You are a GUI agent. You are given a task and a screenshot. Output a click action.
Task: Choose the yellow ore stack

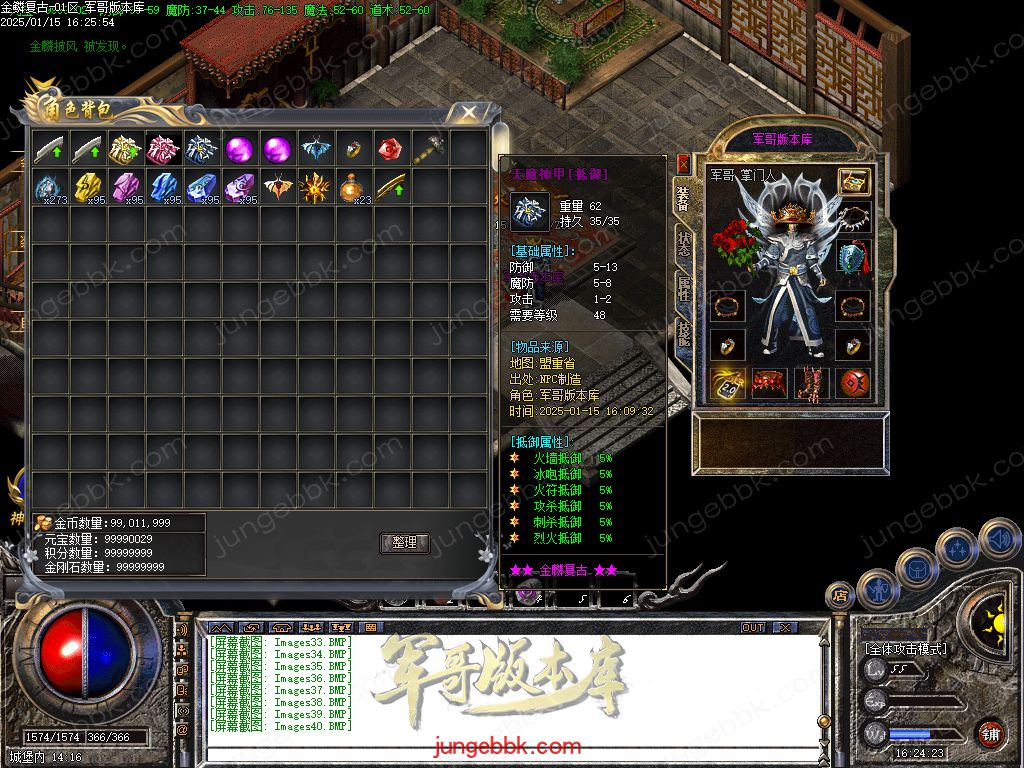tap(87, 187)
